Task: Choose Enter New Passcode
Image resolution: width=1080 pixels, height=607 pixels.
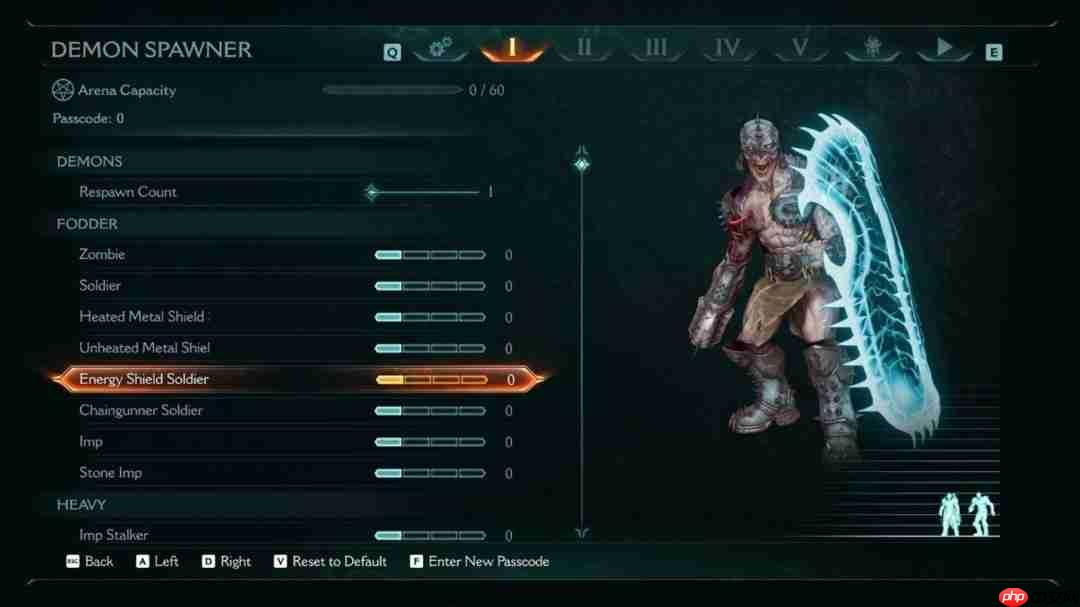Action: tap(488, 562)
